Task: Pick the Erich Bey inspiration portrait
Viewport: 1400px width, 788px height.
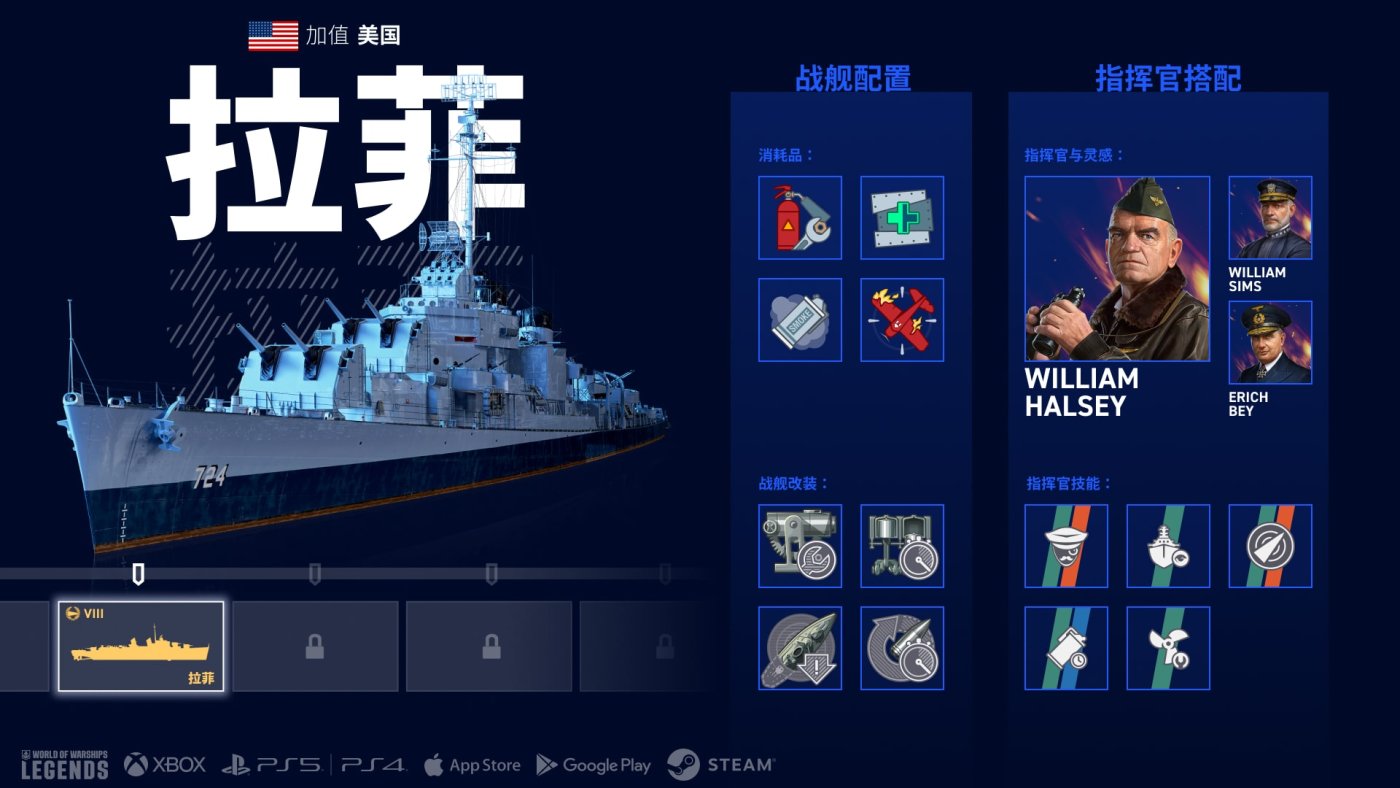Action: click(1270, 343)
